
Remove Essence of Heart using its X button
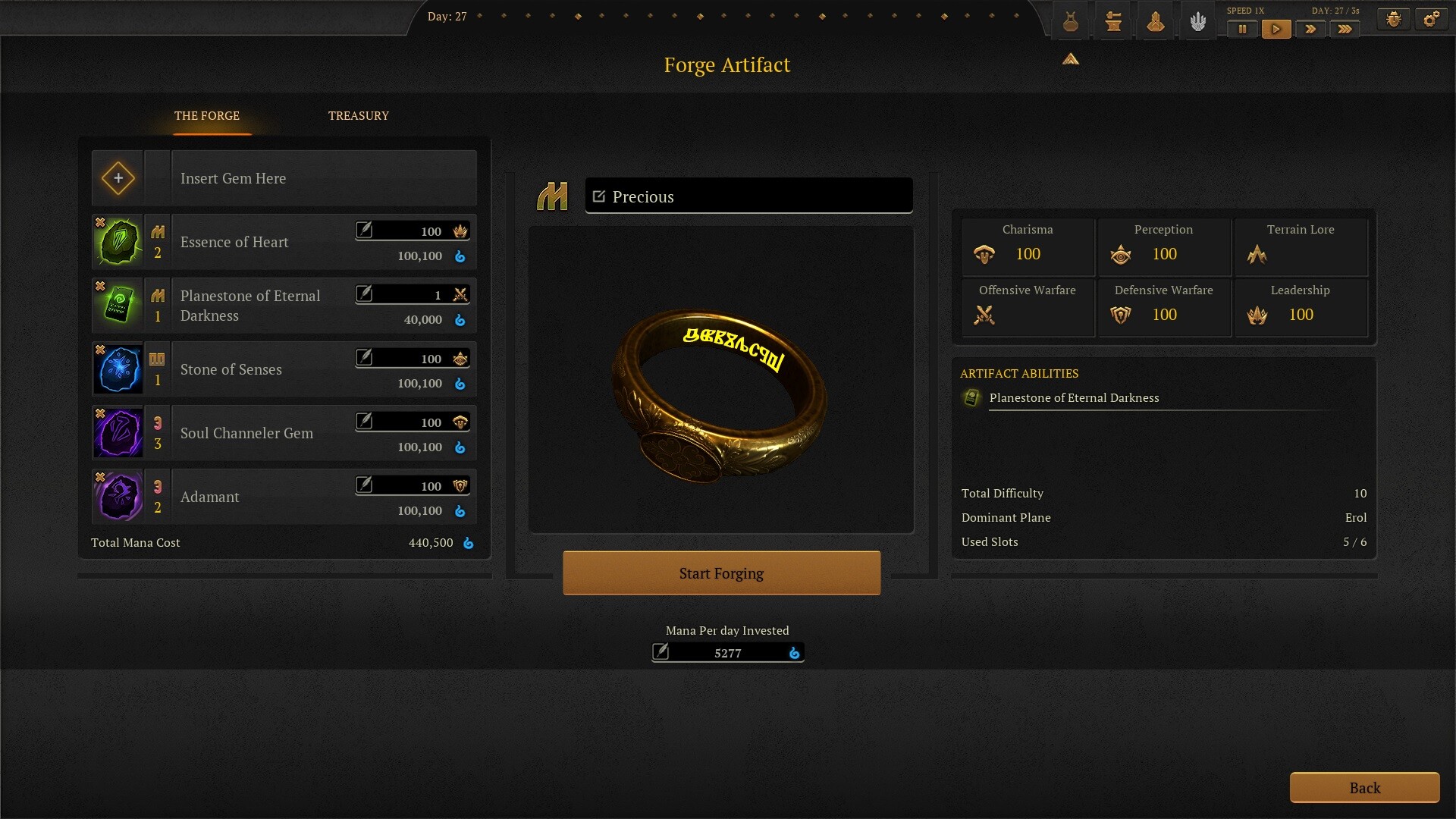click(x=99, y=222)
